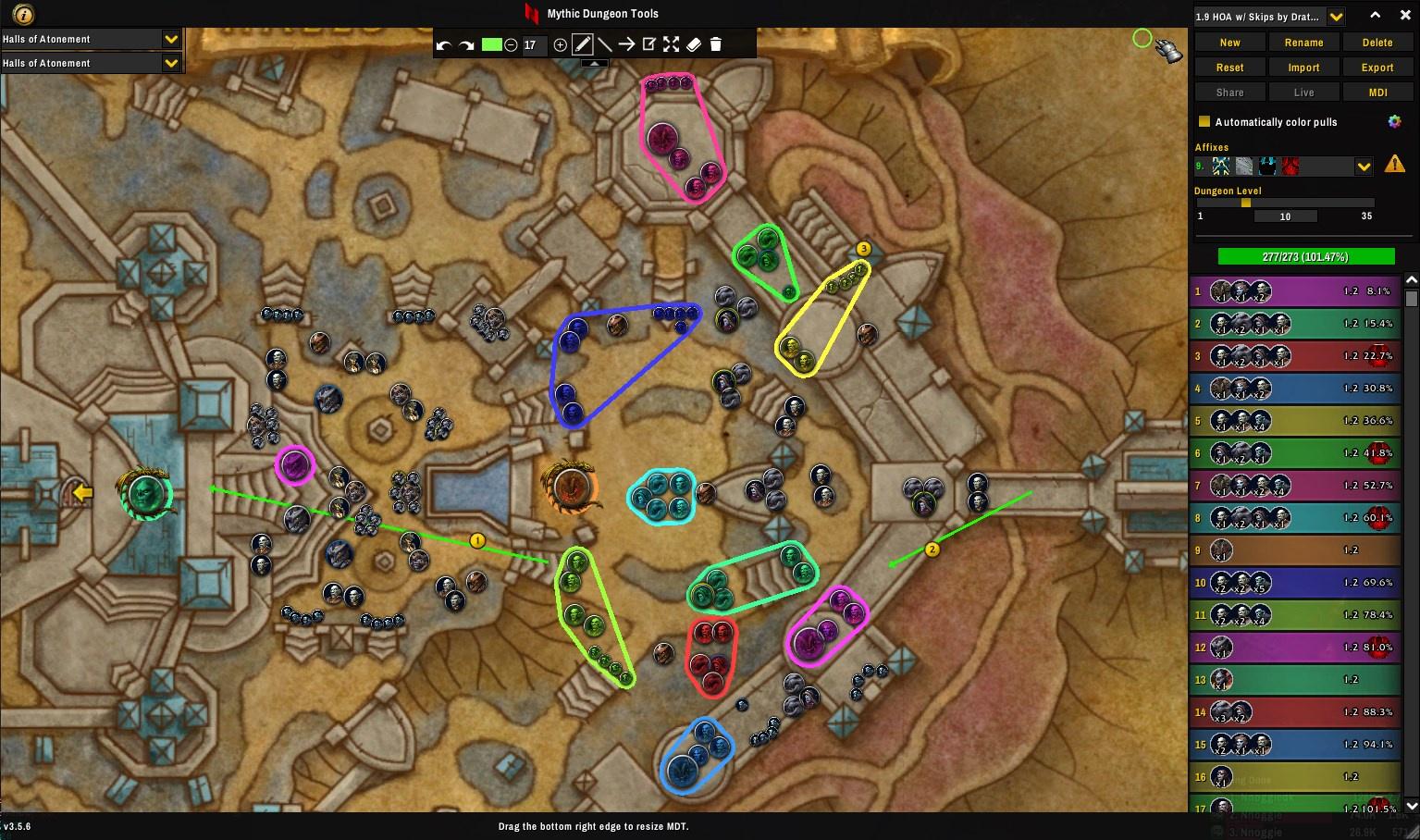Select the arrow drawing tool
Screen dimensions: 1420x840
point(626,44)
